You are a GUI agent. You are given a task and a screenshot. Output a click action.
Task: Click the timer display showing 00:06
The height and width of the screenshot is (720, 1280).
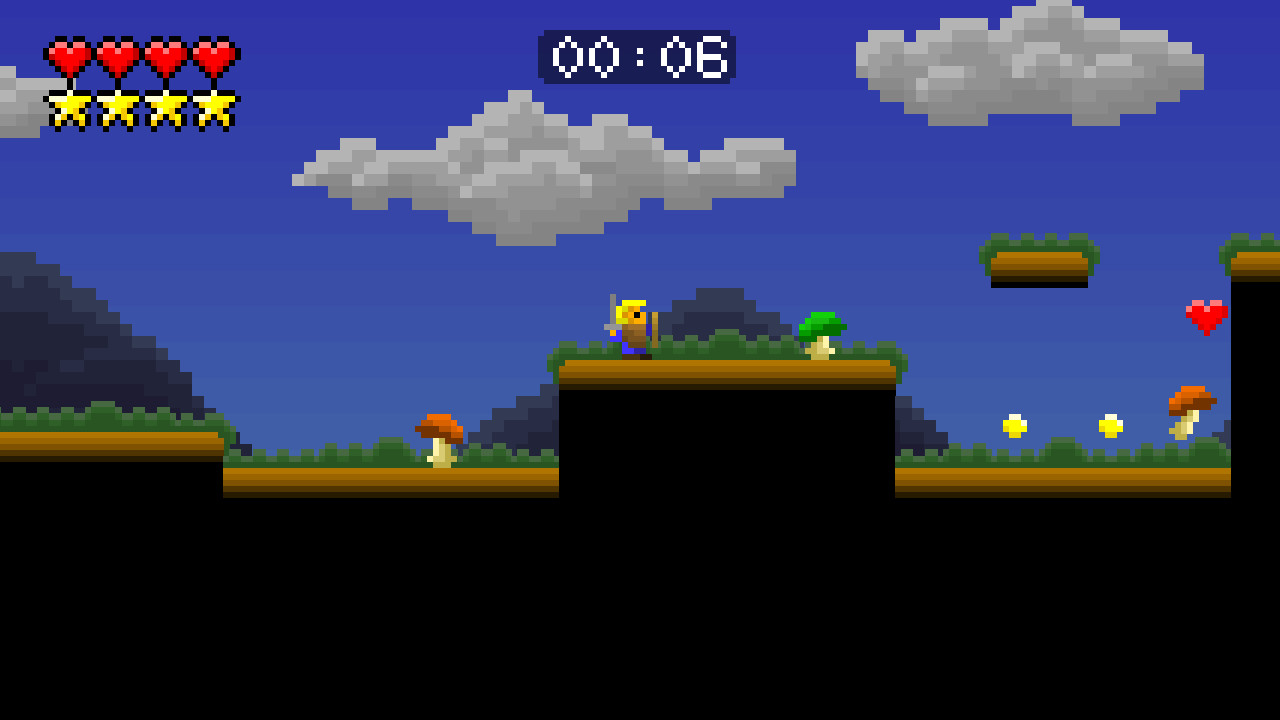pos(637,57)
